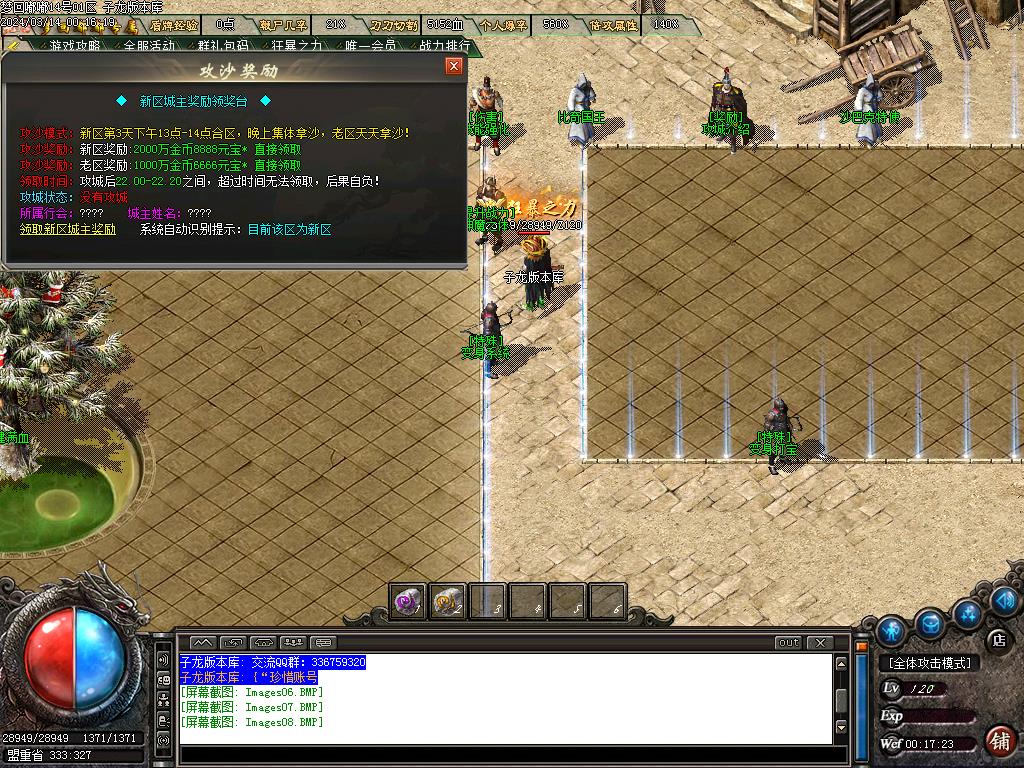
Task: Close the chat panel with X button
Action: pyautogui.click(x=820, y=642)
